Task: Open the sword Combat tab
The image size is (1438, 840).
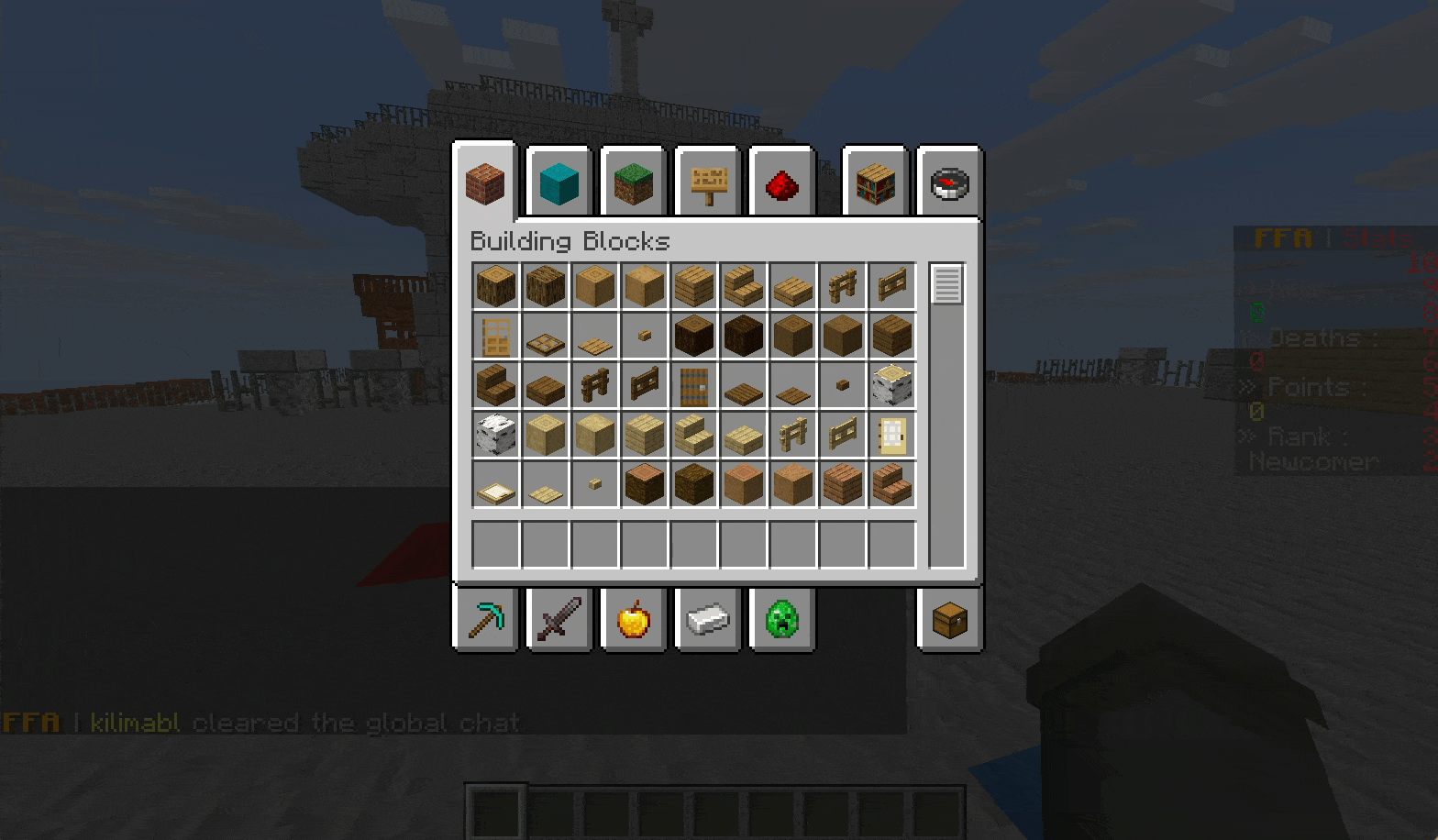Action: [x=559, y=619]
